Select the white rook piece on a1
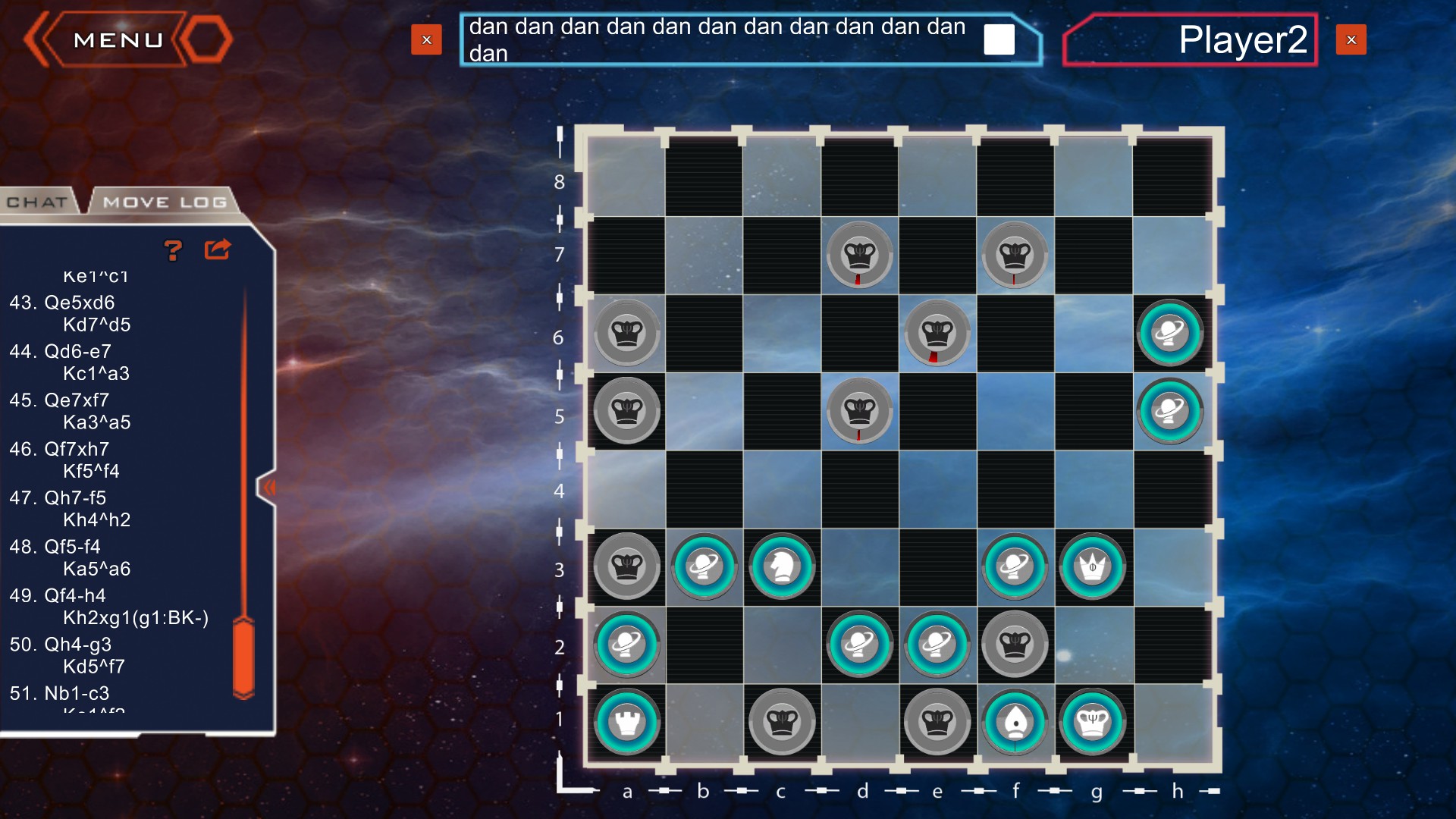The height and width of the screenshot is (819, 1456). click(x=626, y=721)
